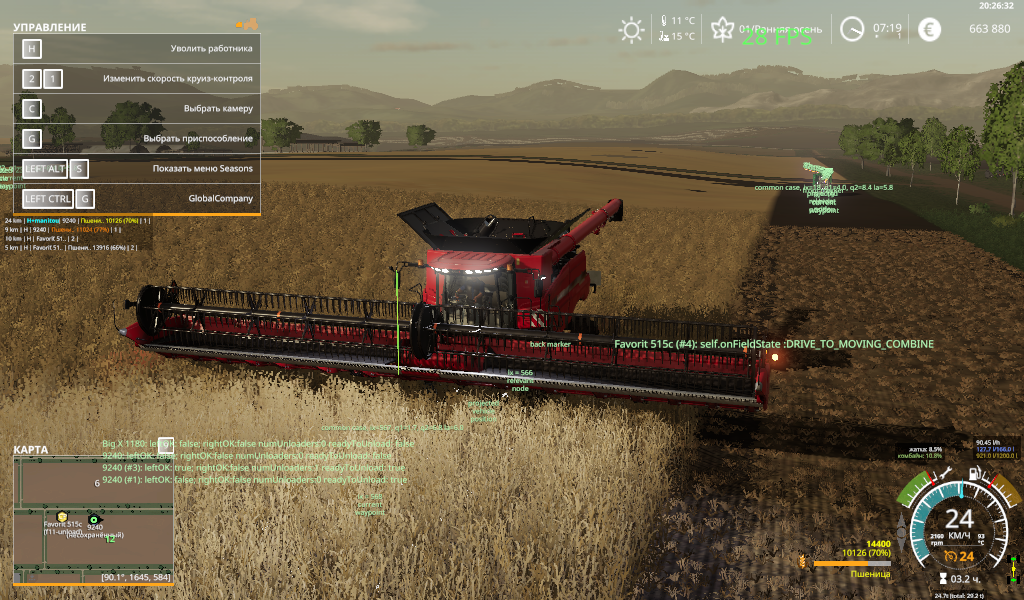Select the Favorit 515c marker on the map
1024x600 pixels.
point(62,516)
